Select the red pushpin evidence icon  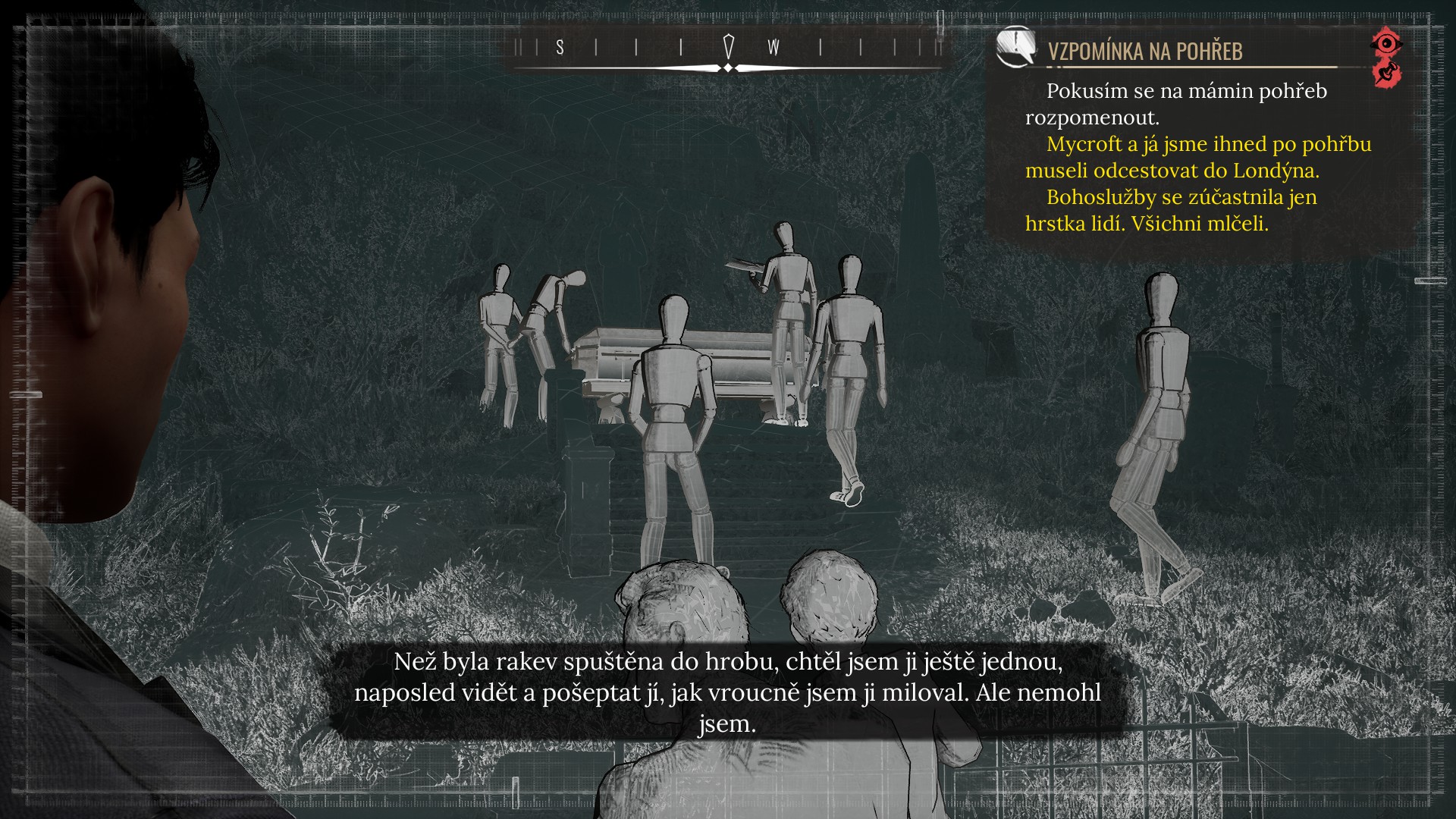tap(1387, 74)
